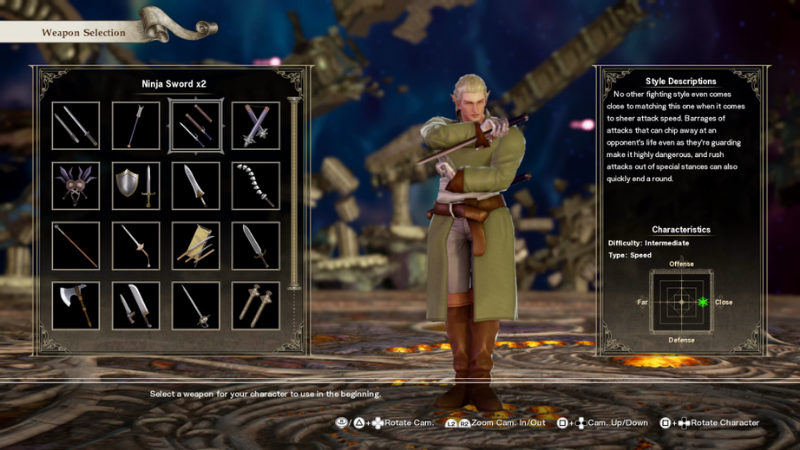Viewport: 800px width, 450px height.
Task: Choose the giant zweihander sword slot
Action: 195,186
